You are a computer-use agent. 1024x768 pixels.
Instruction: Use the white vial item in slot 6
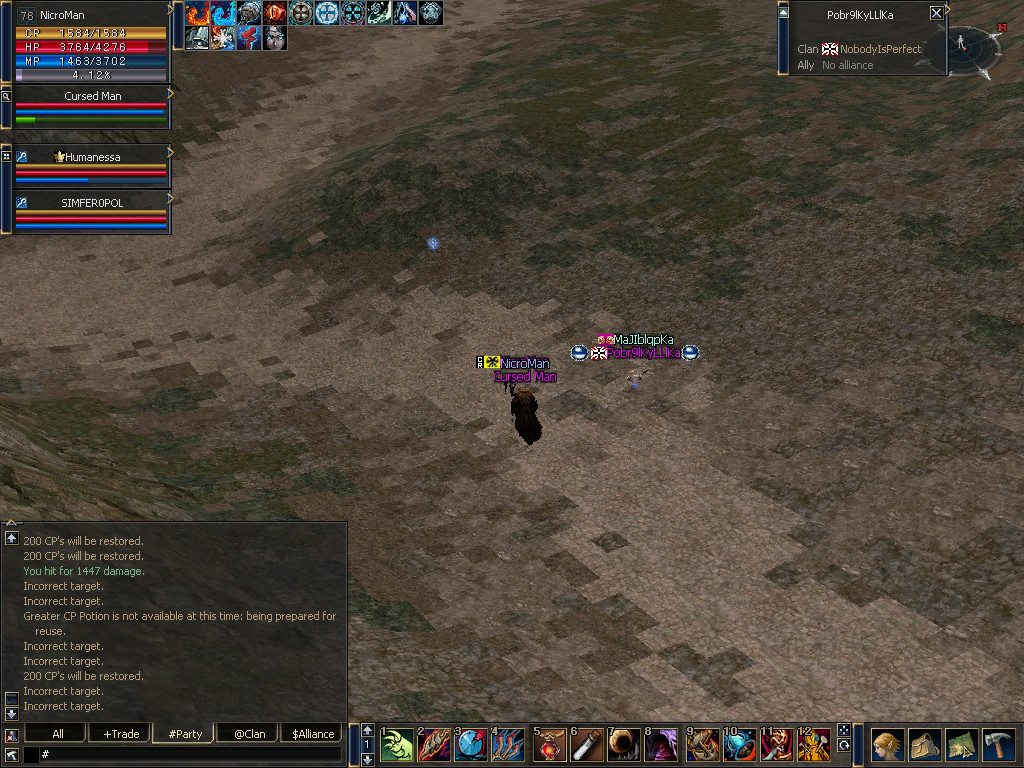click(587, 745)
